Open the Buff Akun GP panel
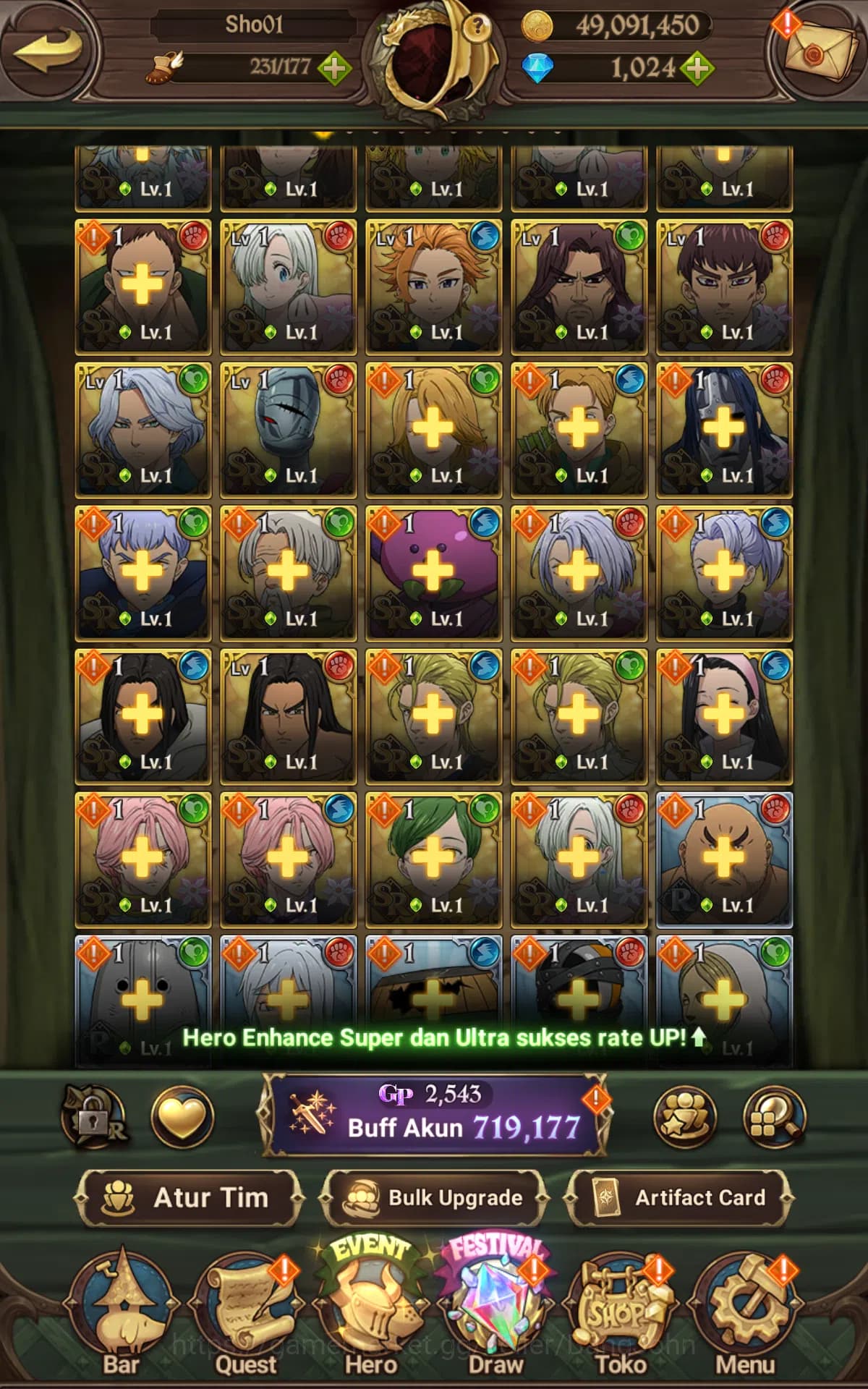The image size is (868, 1389). click(x=434, y=1114)
